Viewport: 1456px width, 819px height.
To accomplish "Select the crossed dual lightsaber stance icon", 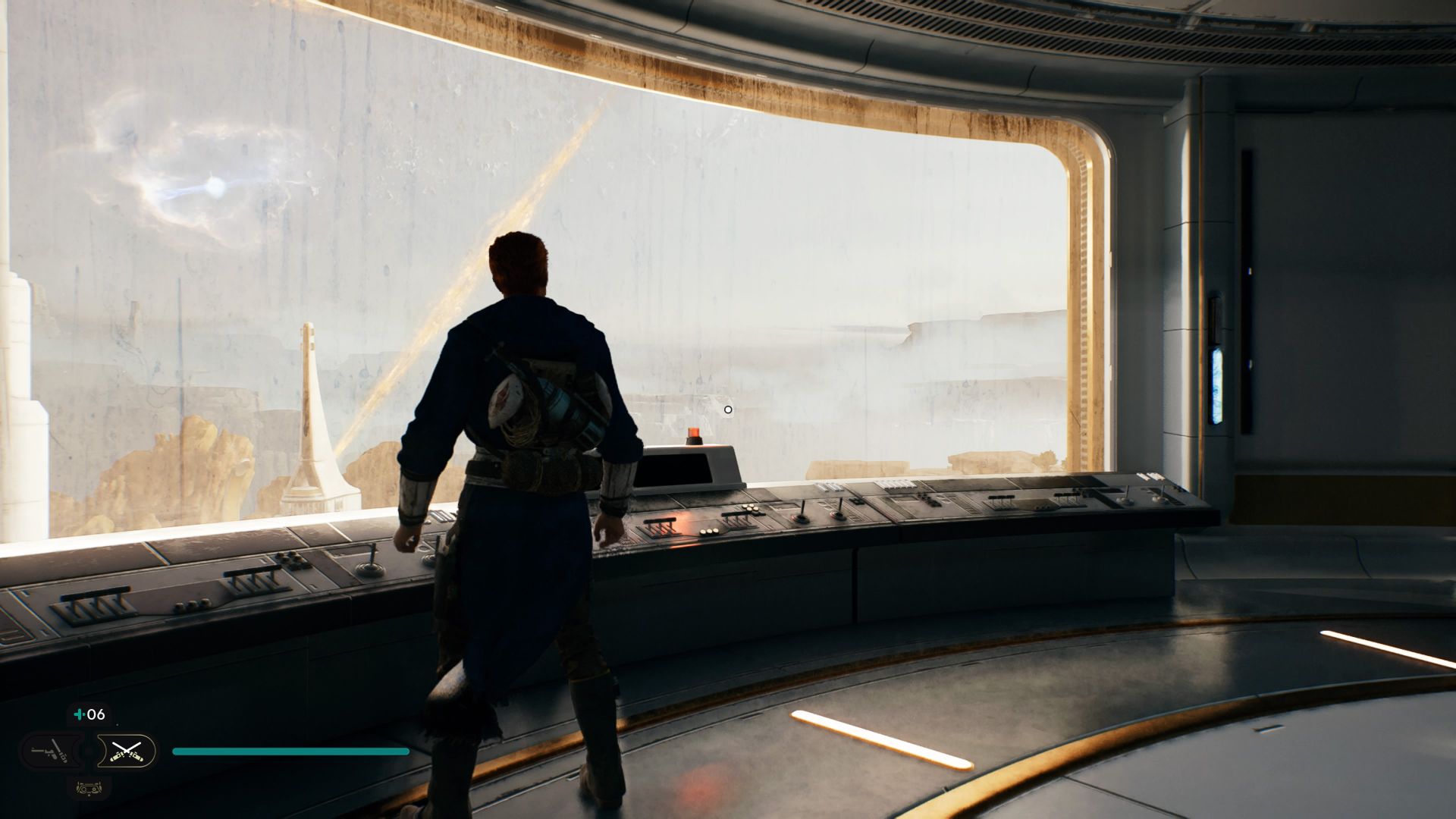I will [x=127, y=752].
